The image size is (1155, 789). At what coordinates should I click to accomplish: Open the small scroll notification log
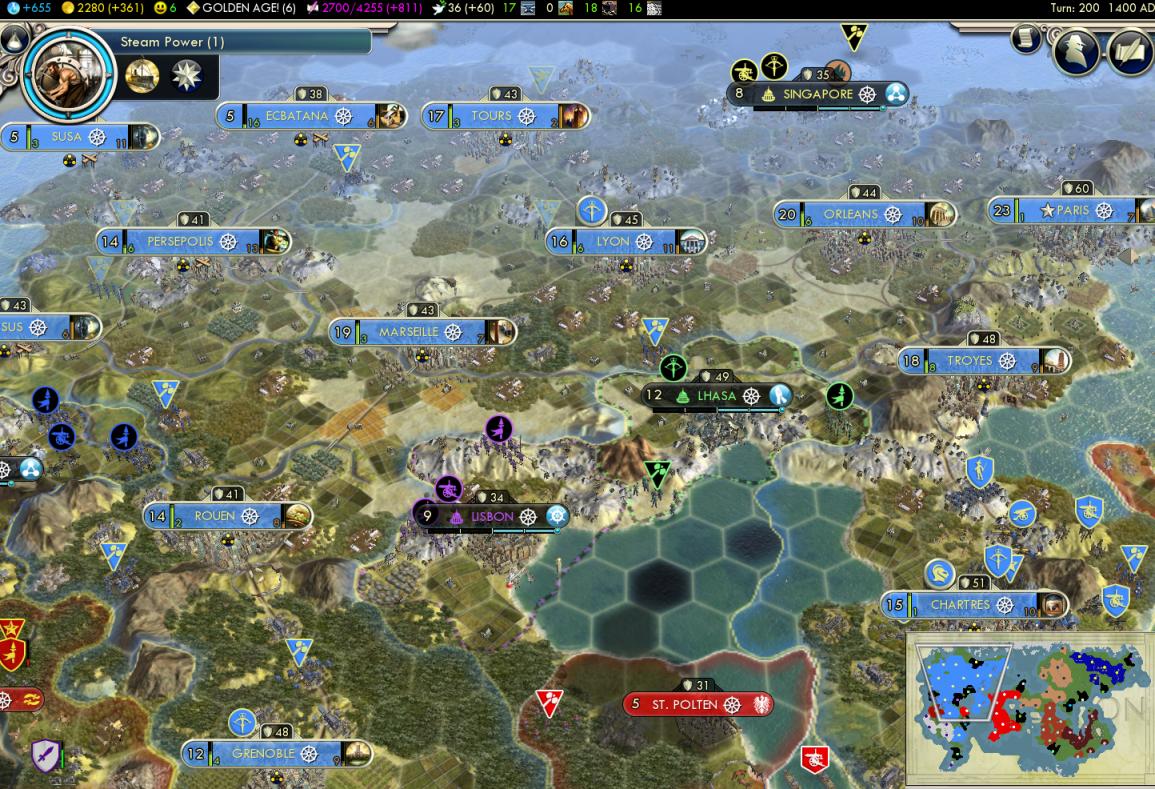click(x=1025, y=38)
